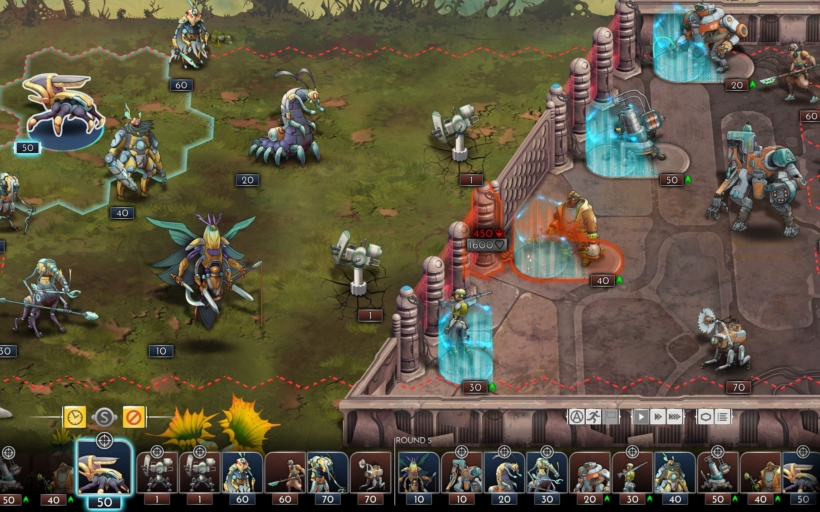Select the highlighted active unit portrait showing 50

click(104, 470)
